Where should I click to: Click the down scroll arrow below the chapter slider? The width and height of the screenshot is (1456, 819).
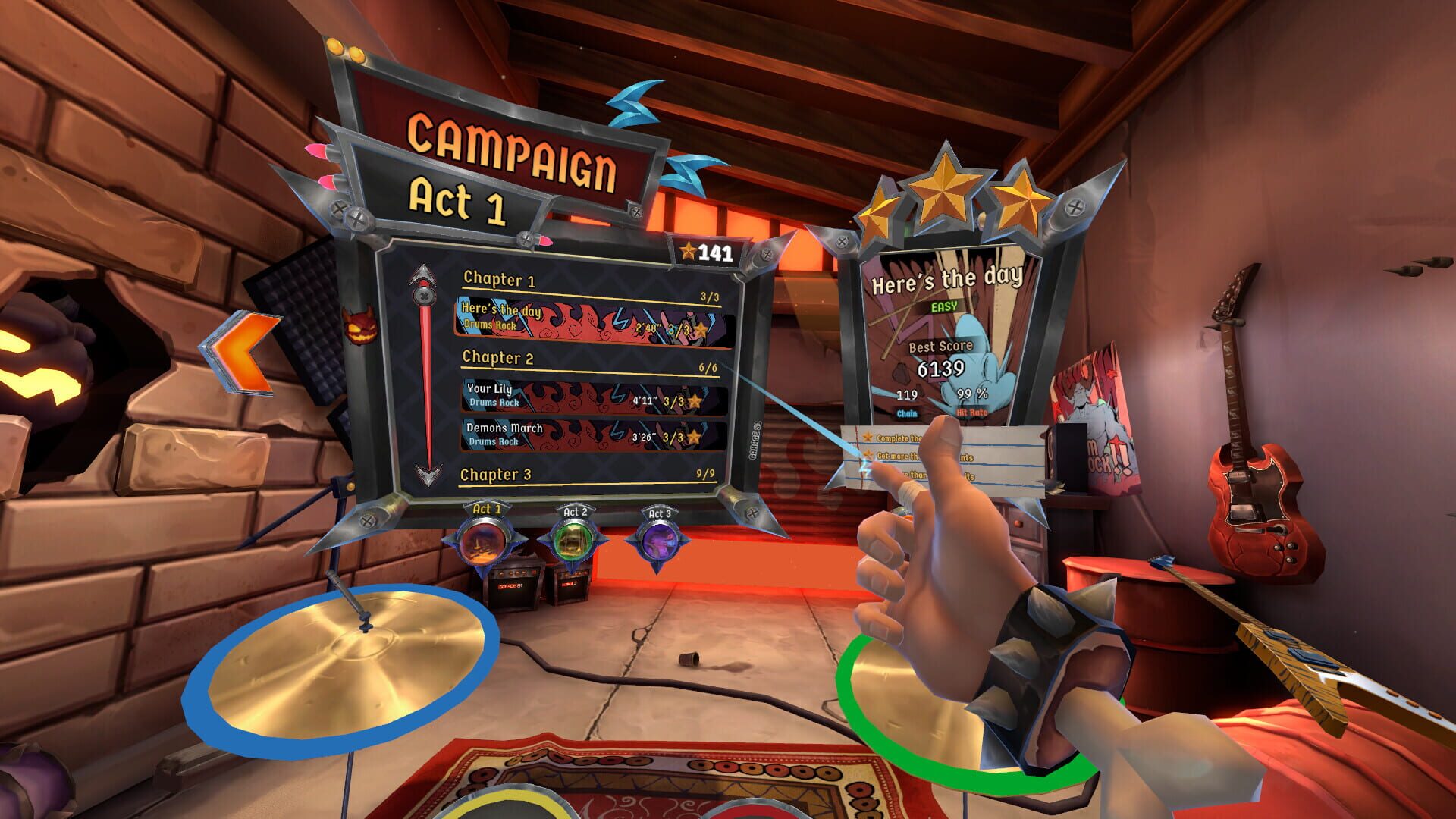click(x=428, y=473)
